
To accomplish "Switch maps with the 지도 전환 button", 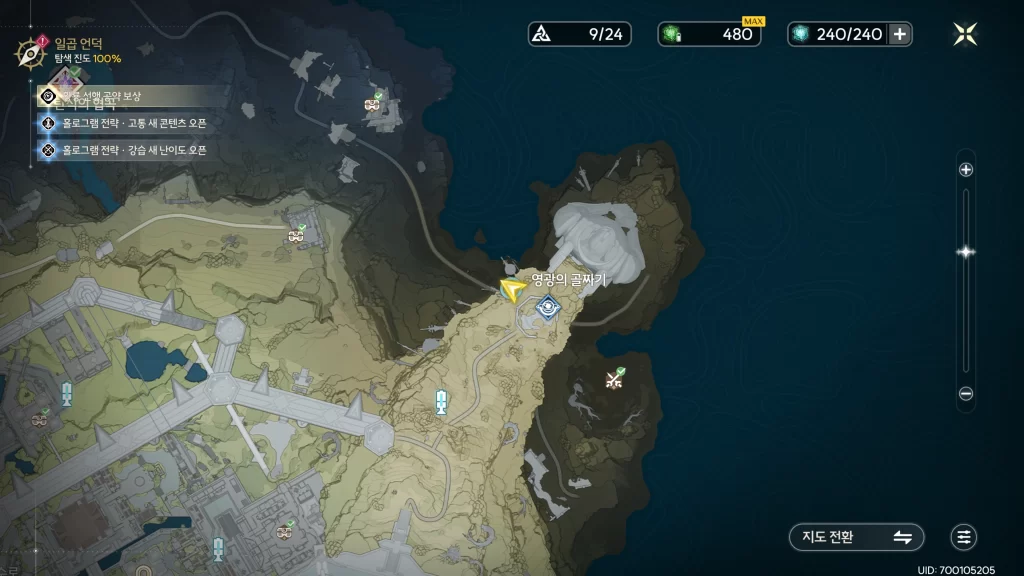I will pyautogui.click(x=856, y=537).
